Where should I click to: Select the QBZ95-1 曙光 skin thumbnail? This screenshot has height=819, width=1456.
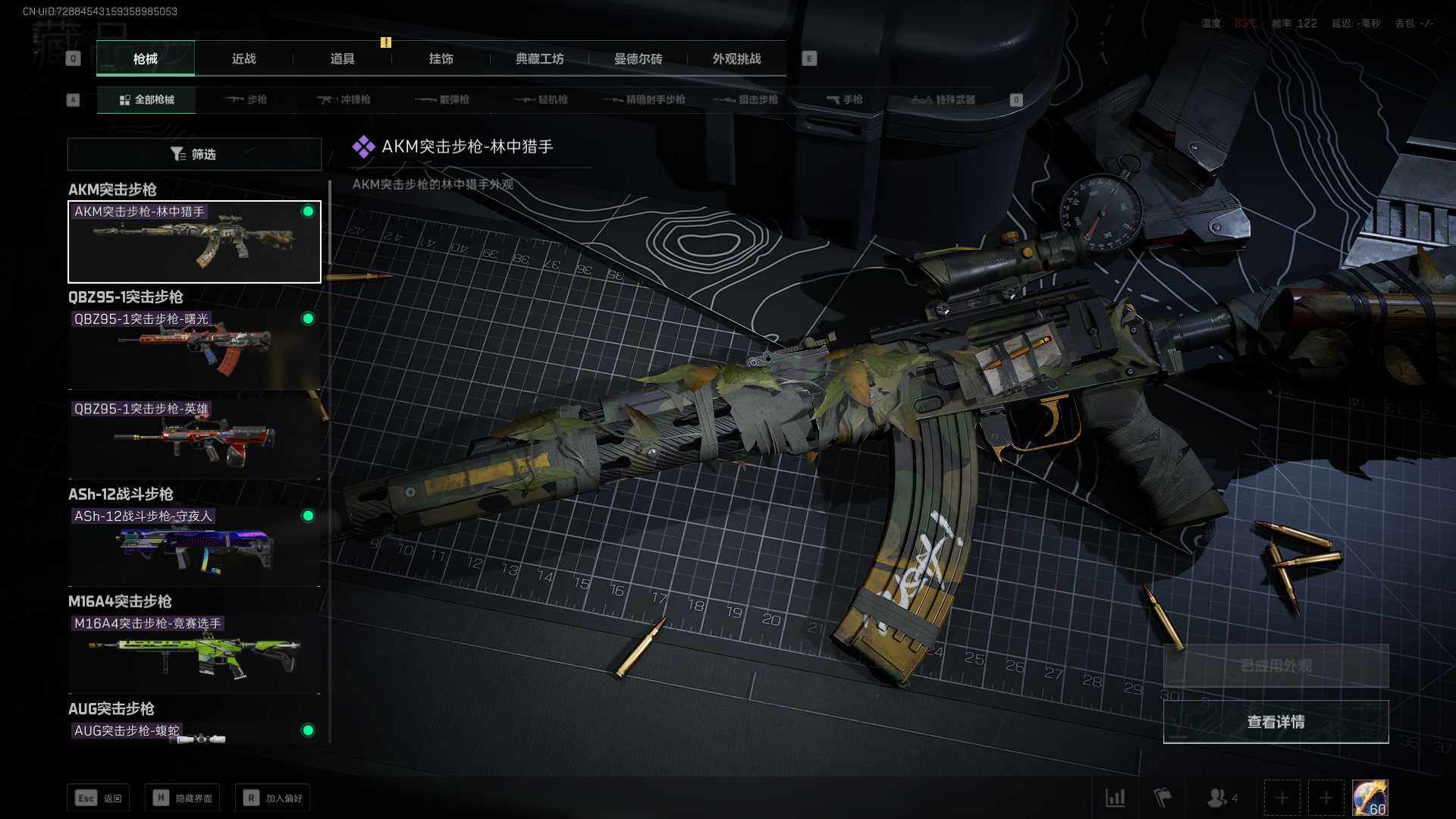pyautogui.click(x=194, y=350)
